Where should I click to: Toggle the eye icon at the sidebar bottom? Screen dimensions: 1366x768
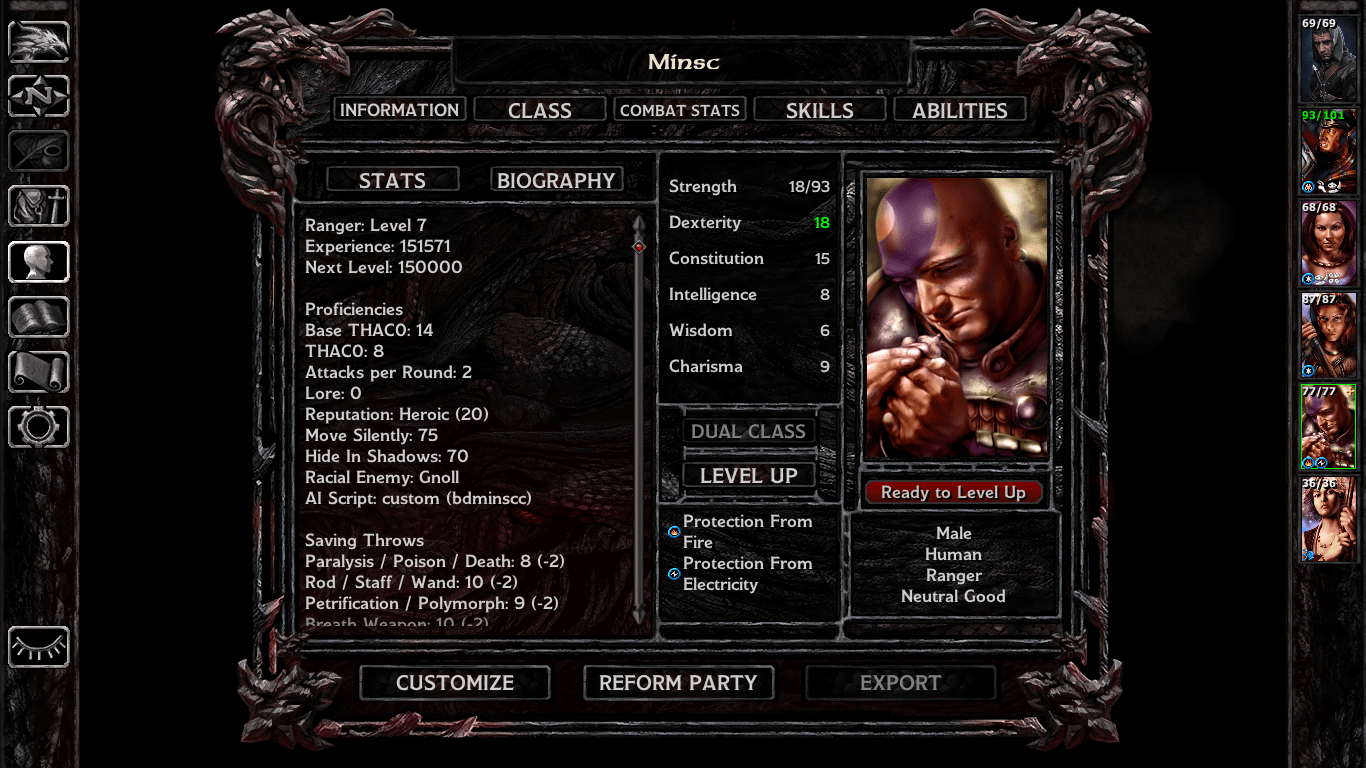tap(38, 648)
